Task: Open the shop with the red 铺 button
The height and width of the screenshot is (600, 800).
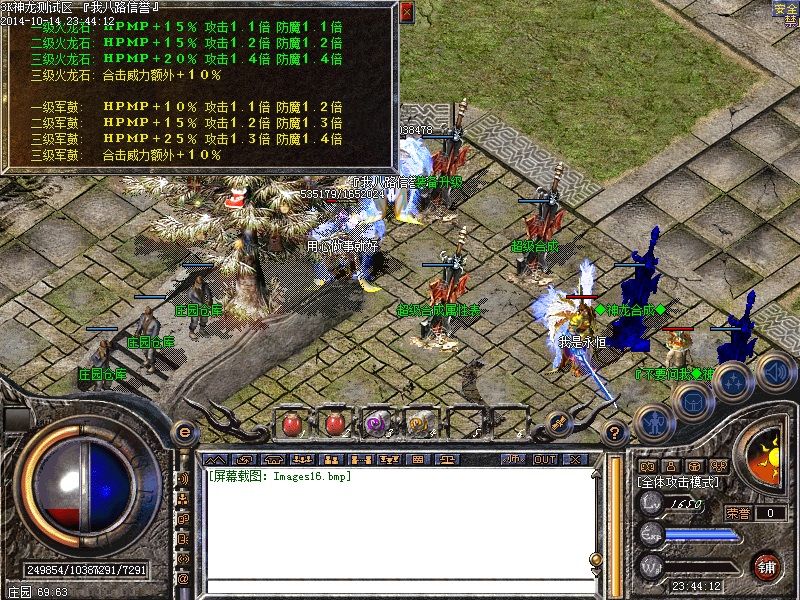Action: (x=767, y=565)
